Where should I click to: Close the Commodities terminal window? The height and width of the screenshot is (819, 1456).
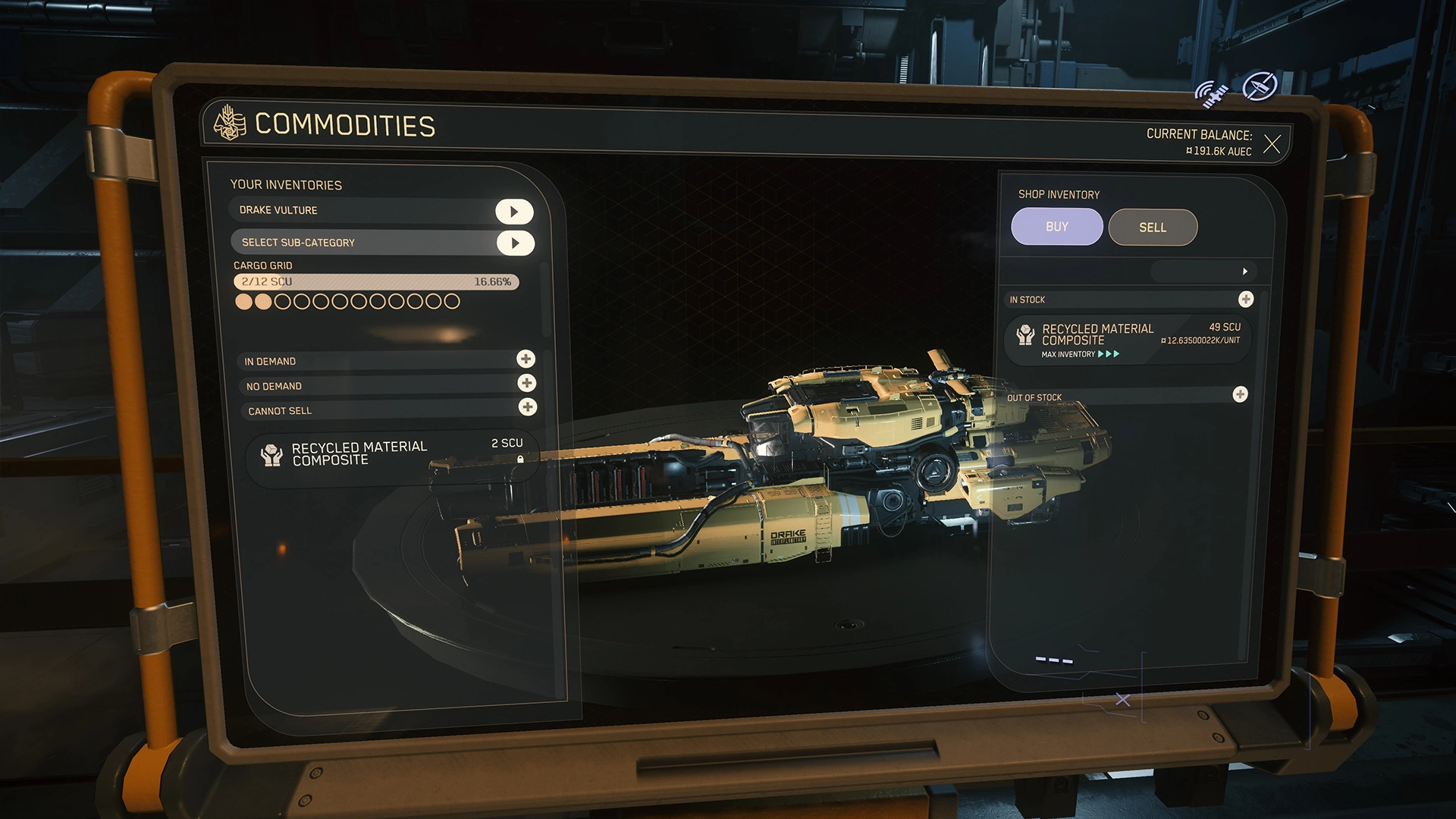[1272, 144]
